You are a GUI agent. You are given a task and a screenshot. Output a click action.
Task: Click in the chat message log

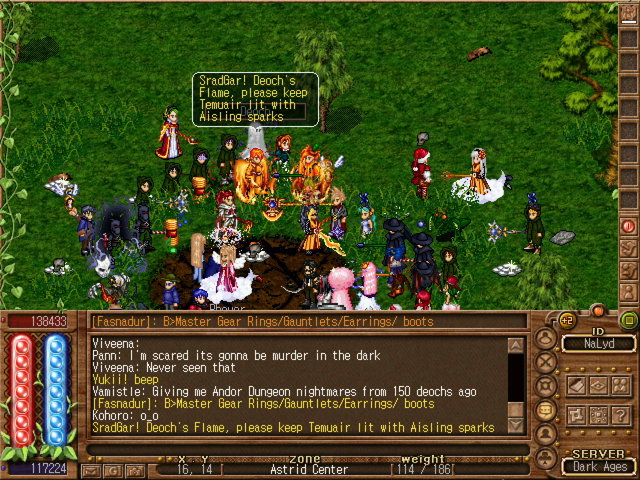298,385
